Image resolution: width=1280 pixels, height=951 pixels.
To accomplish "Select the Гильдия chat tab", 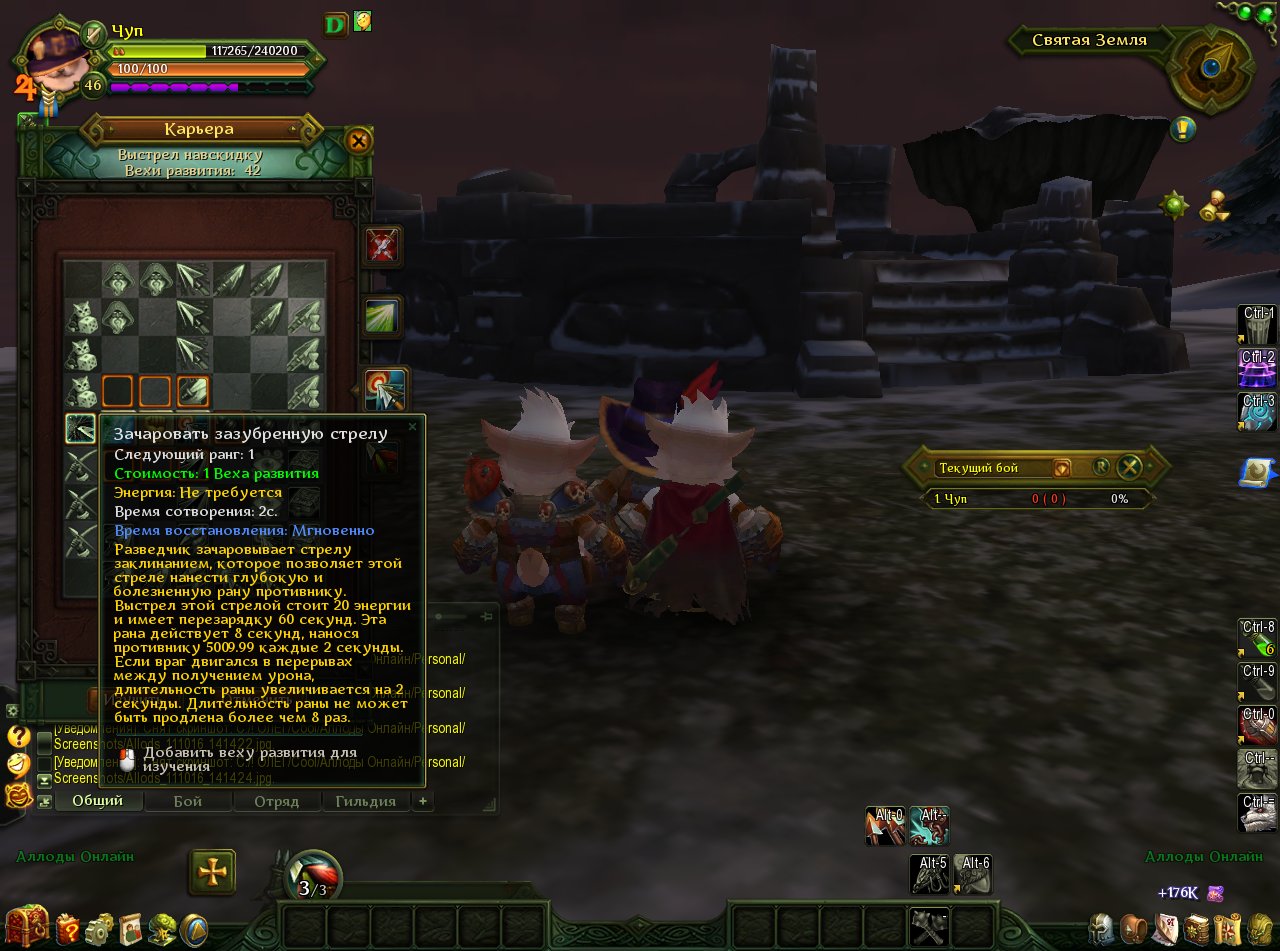I will tap(365, 801).
